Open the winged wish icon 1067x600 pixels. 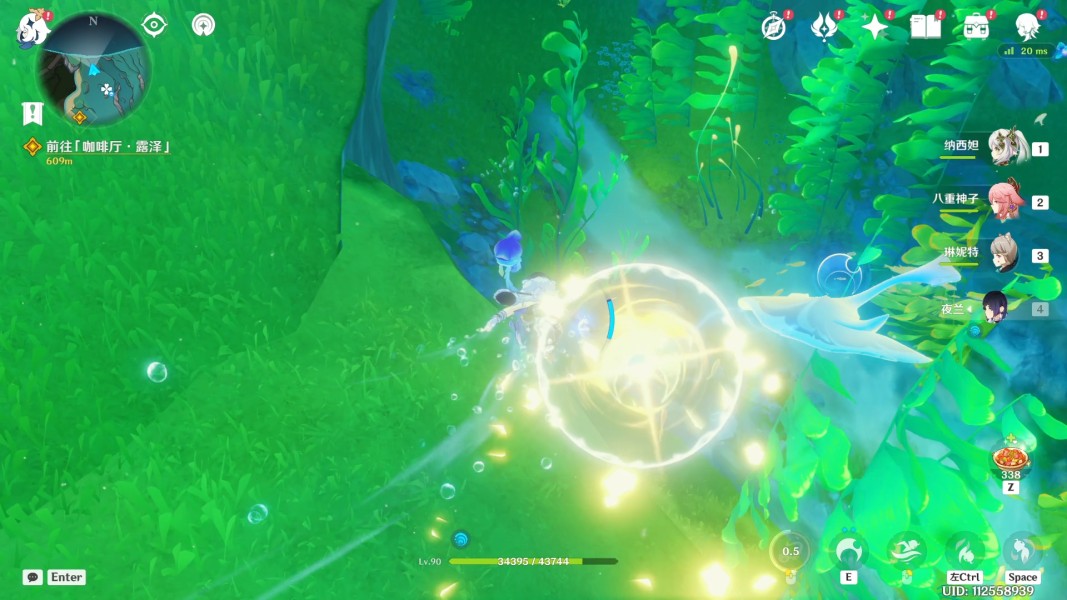(824, 27)
